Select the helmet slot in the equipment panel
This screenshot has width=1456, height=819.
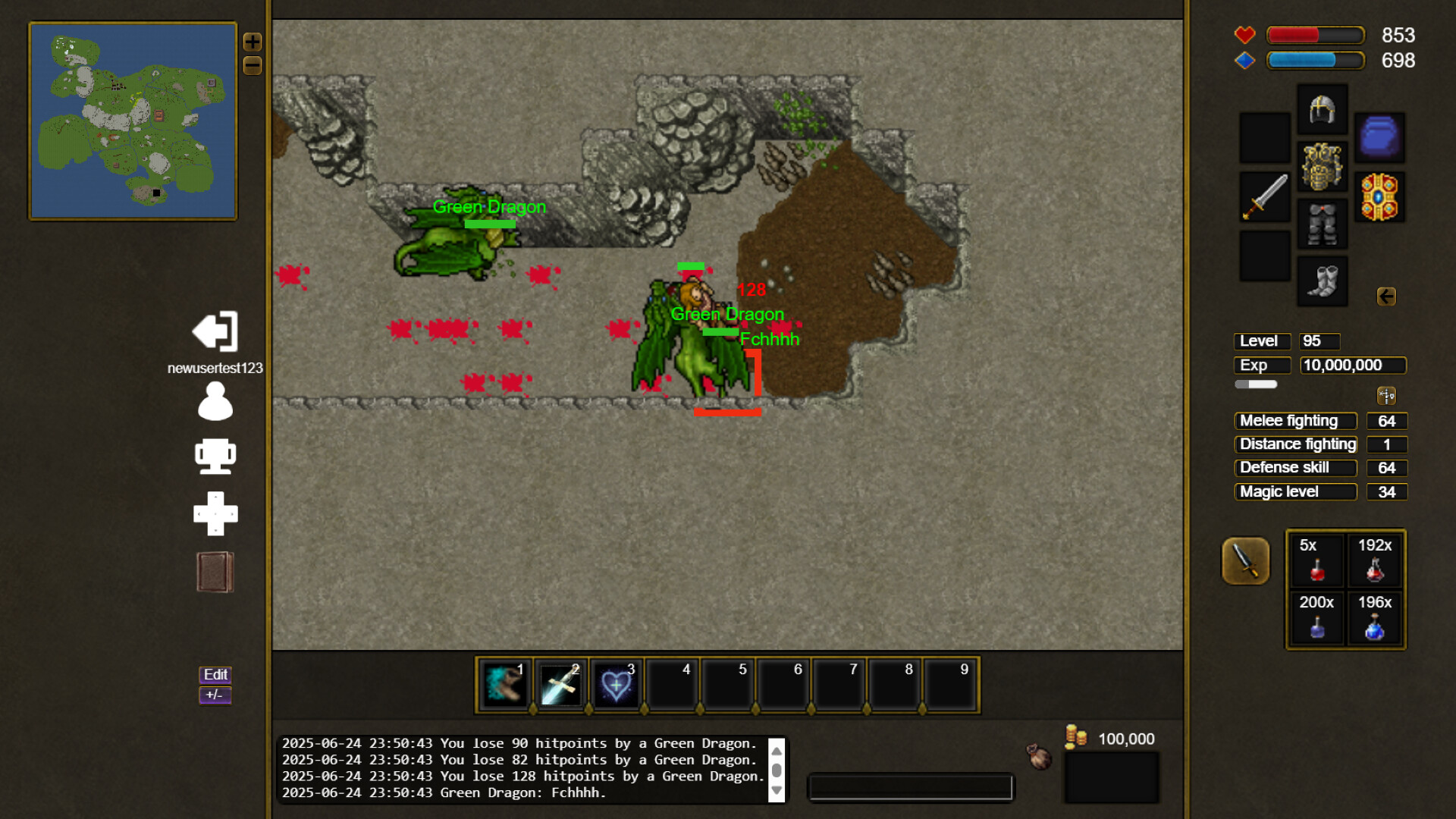pos(1322,108)
